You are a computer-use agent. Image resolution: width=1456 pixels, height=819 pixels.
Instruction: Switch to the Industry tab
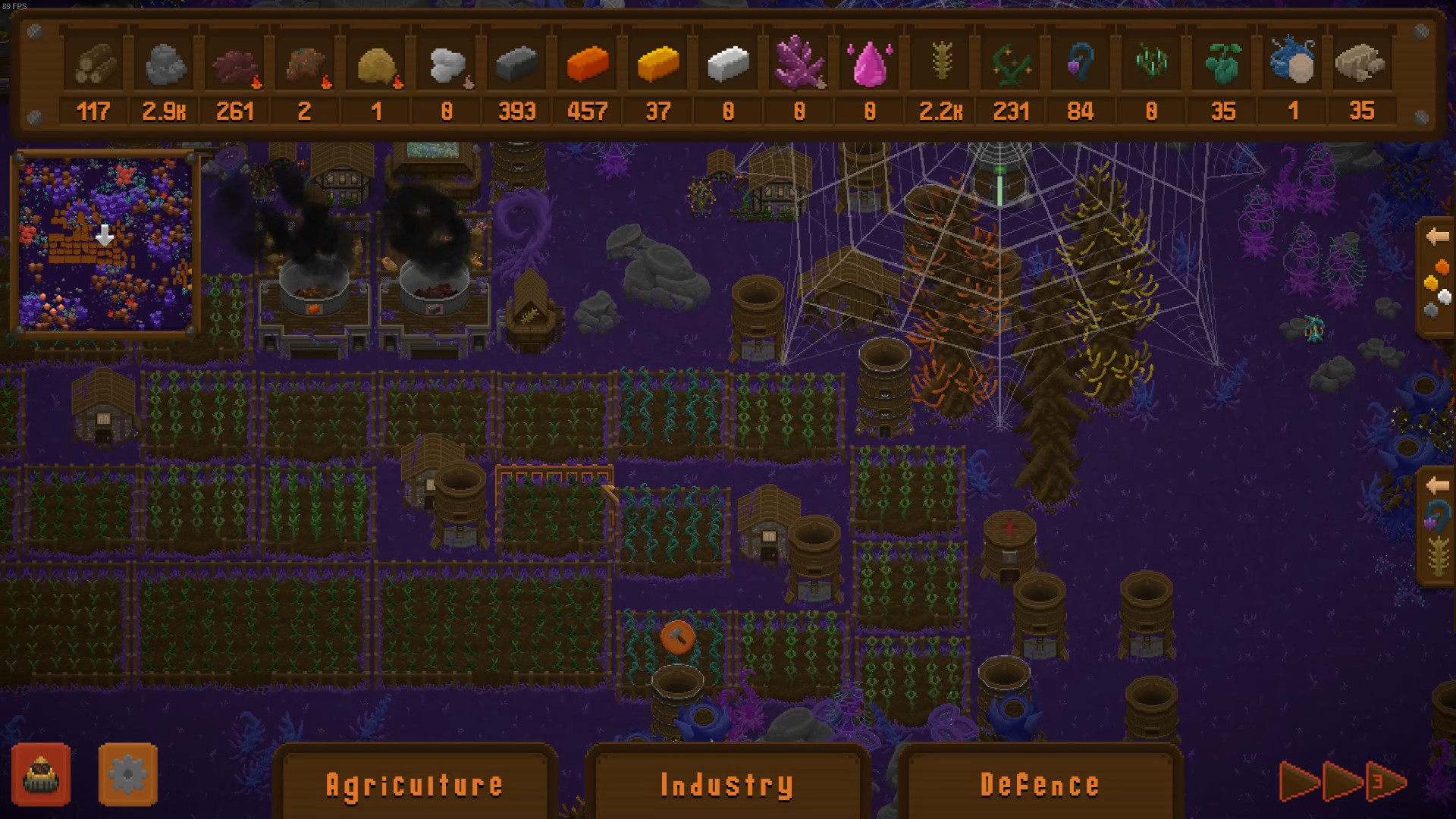[726, 785]
